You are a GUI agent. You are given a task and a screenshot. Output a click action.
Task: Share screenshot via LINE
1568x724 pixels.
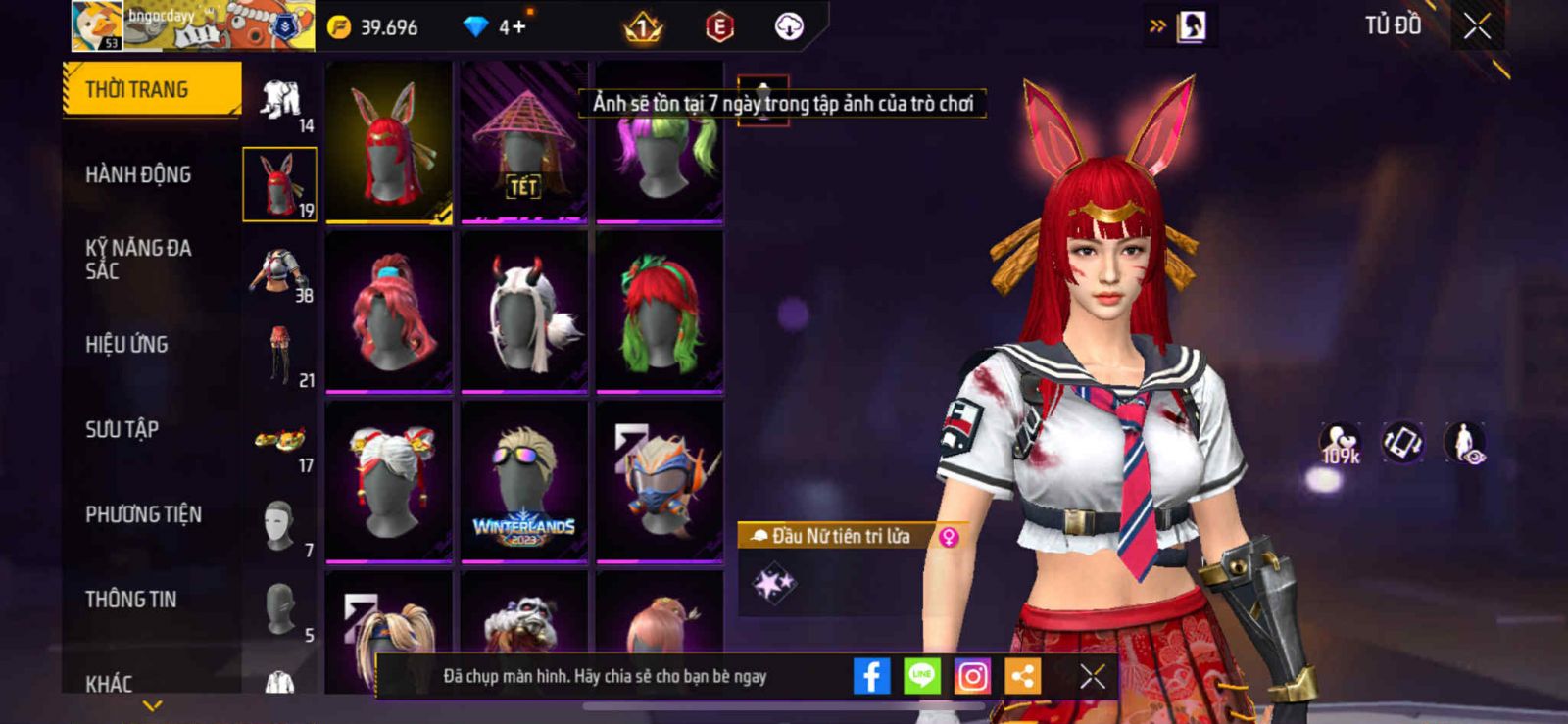921,676
